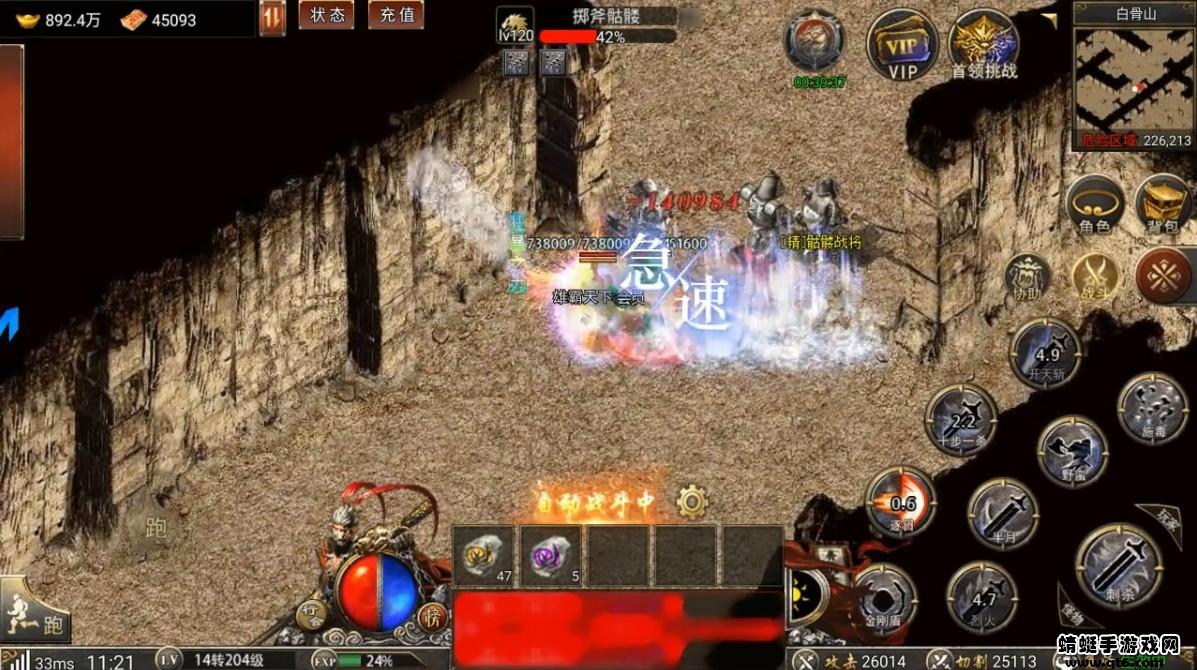Cast the 施毒 poison skill

(1152, 407)
